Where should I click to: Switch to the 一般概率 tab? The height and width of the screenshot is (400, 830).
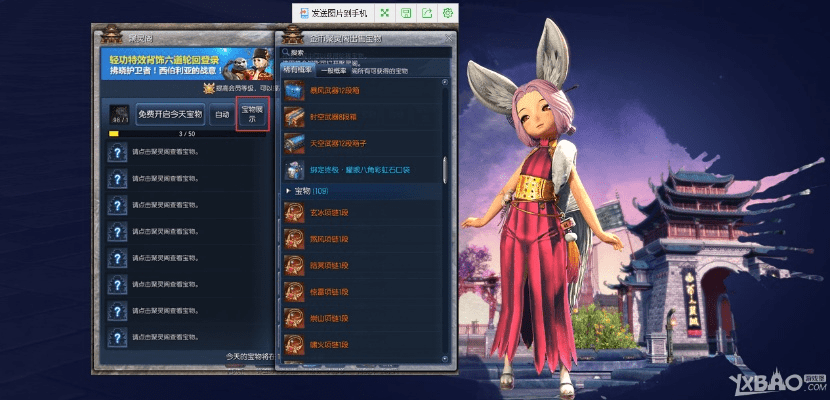(x=333, y=70)
